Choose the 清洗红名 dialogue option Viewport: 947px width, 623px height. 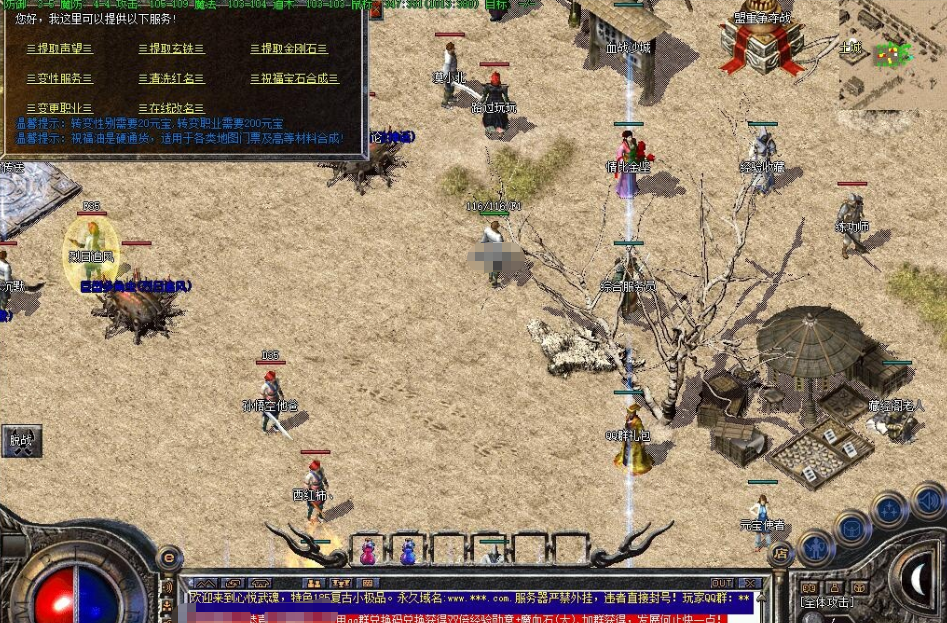pos(171,79)
